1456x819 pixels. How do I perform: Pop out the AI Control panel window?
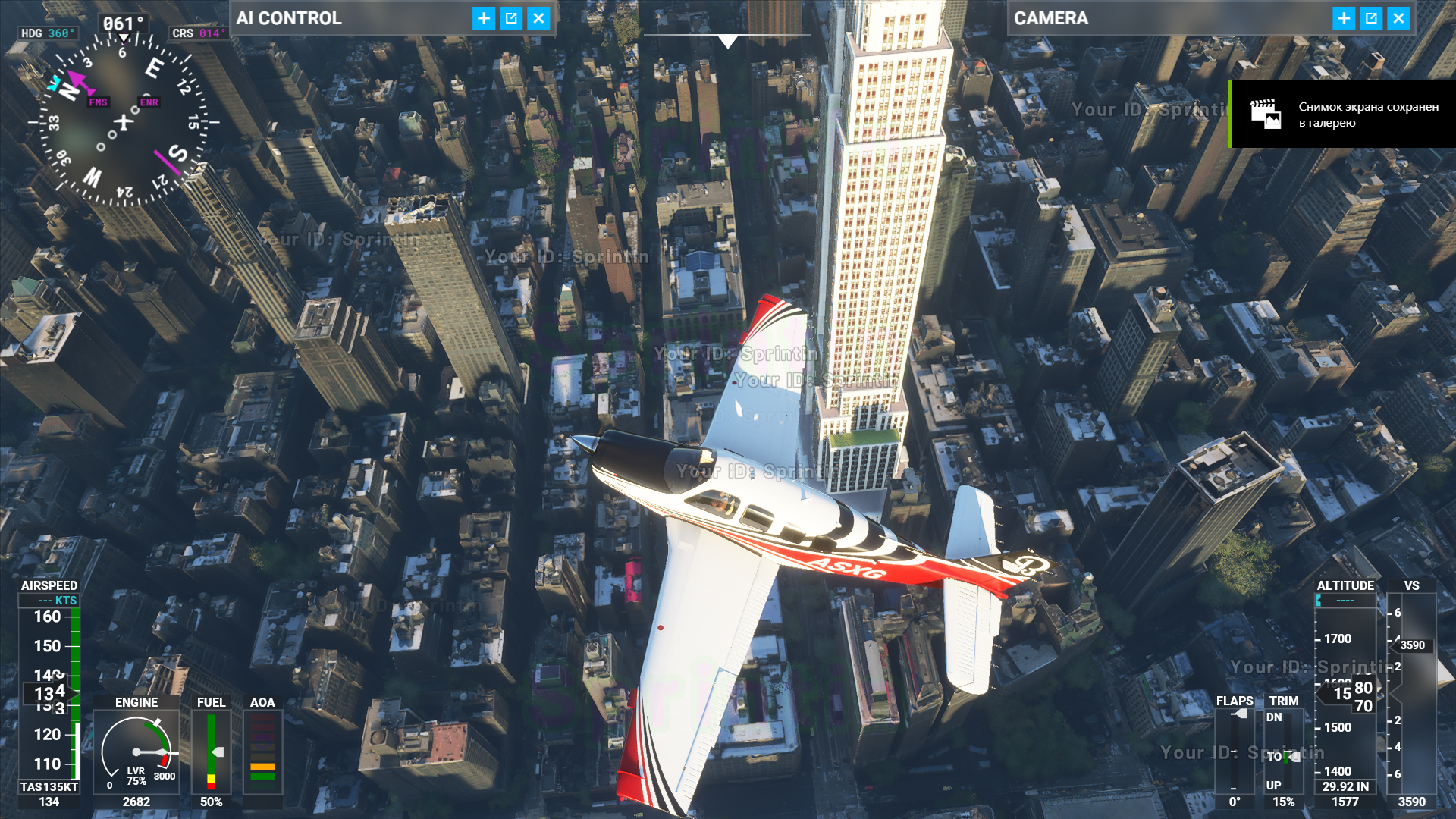511,18
